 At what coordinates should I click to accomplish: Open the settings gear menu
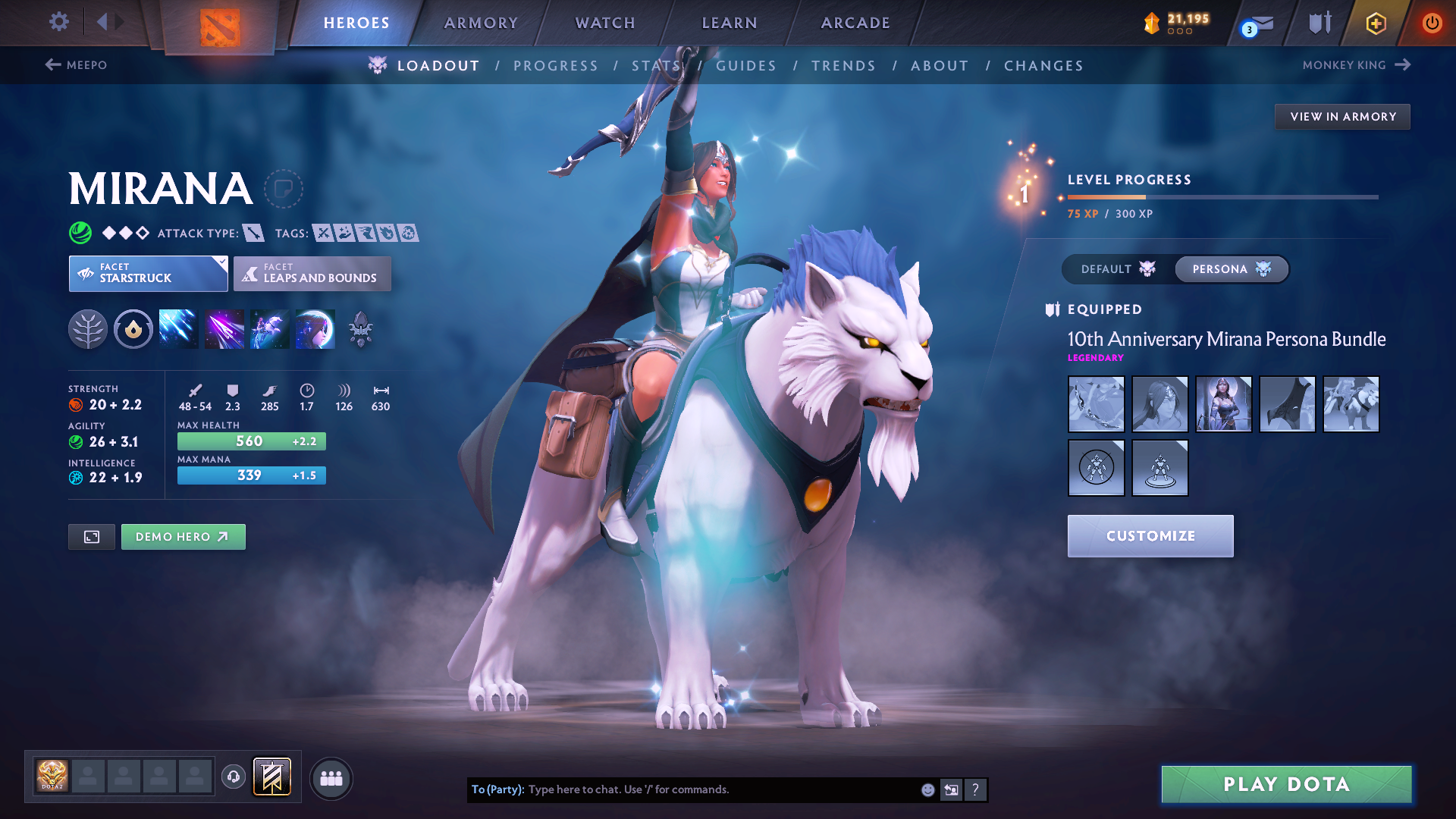[x=58, y=22]
